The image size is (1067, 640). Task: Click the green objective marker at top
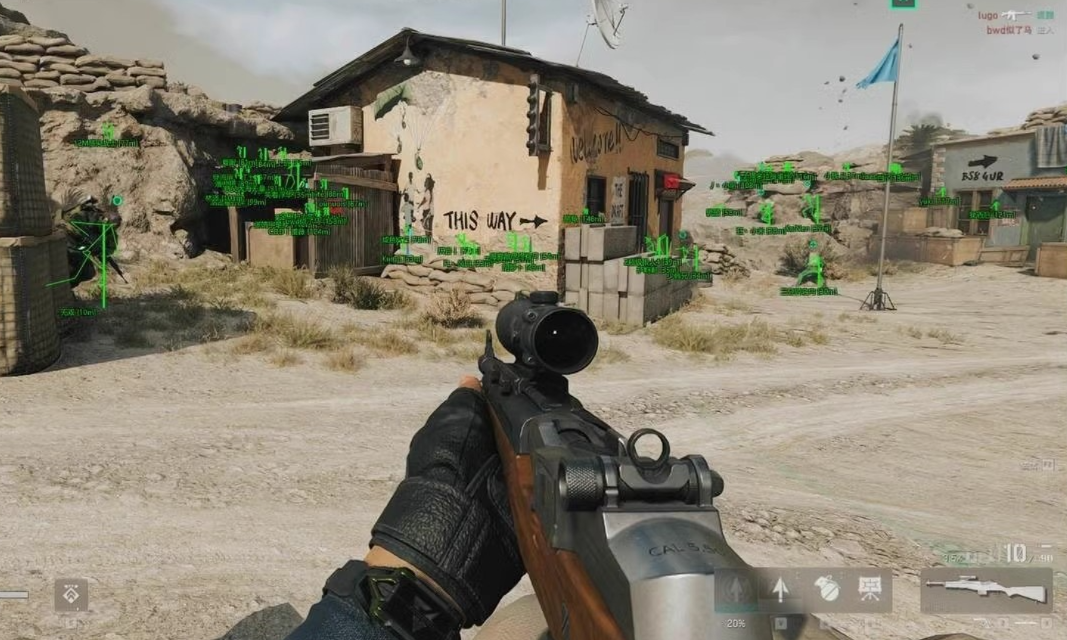903,3
